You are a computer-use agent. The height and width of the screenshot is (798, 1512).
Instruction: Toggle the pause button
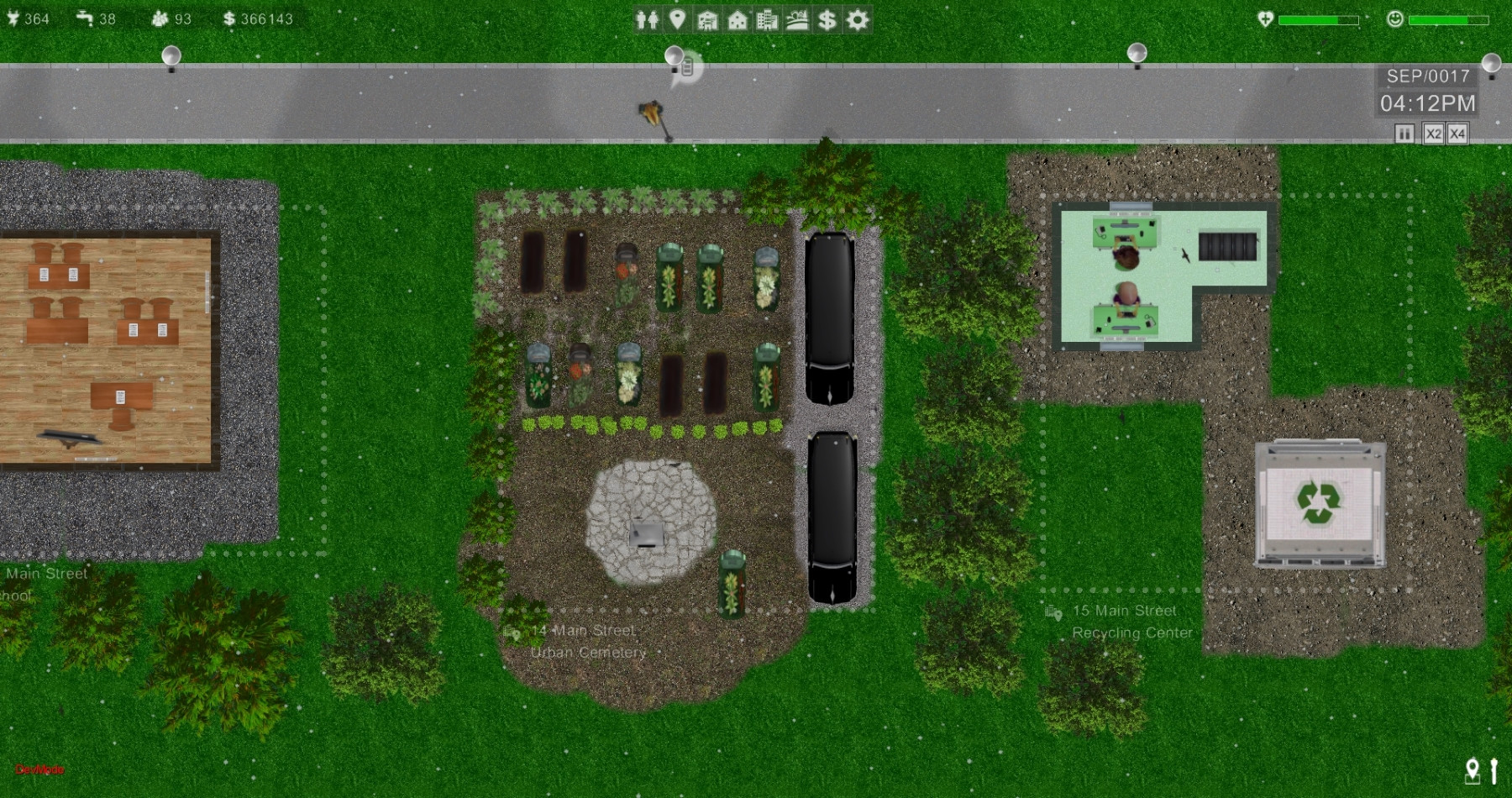tap(1404, 132)
